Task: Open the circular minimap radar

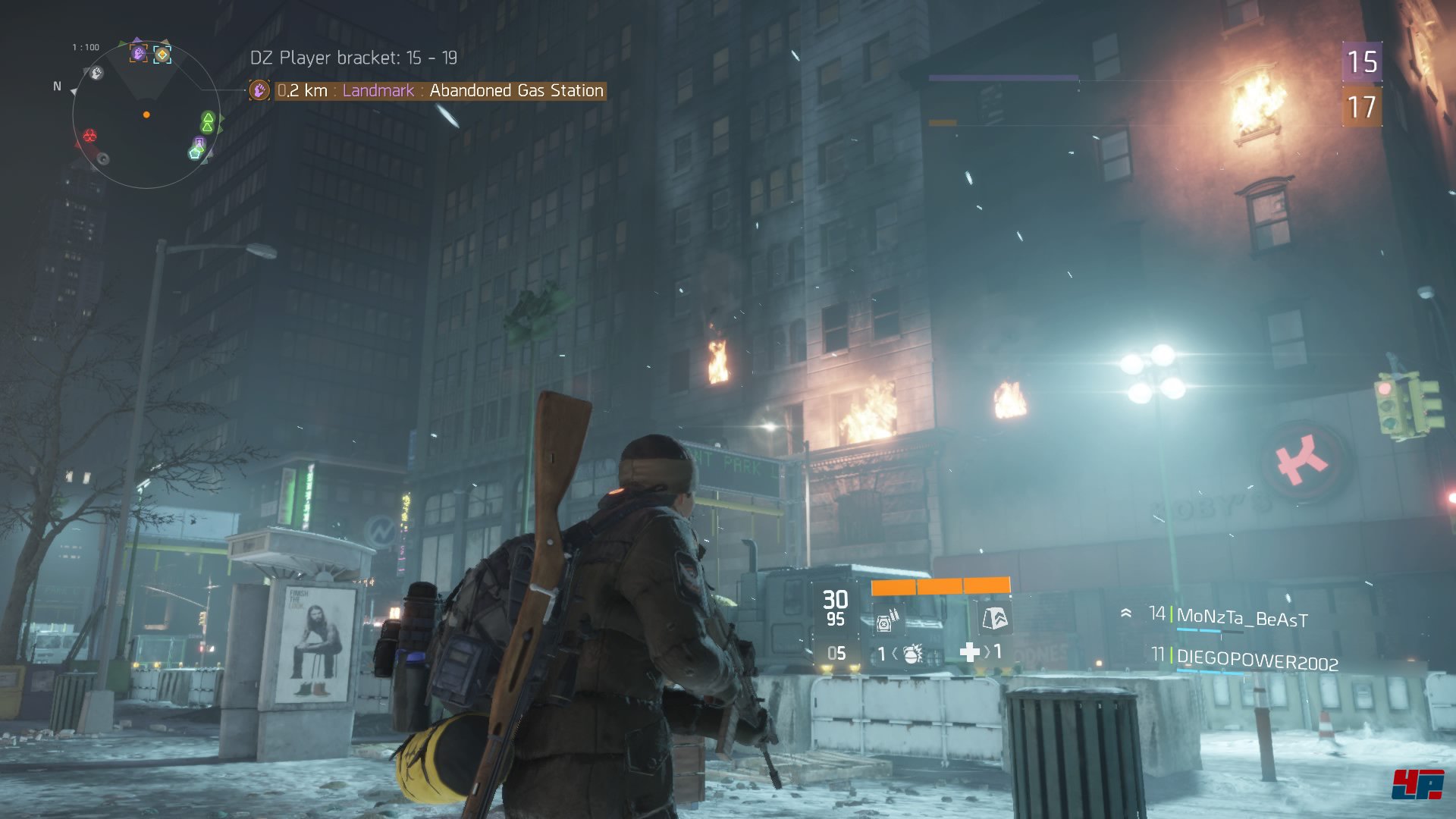Action: tap(146, 115)
